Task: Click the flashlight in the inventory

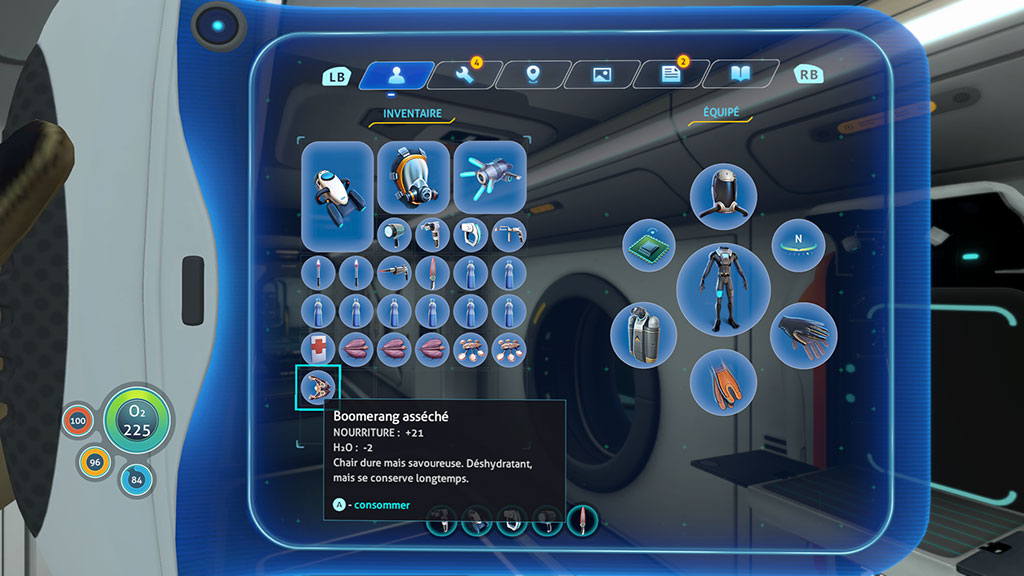Action: pos(394,234)
